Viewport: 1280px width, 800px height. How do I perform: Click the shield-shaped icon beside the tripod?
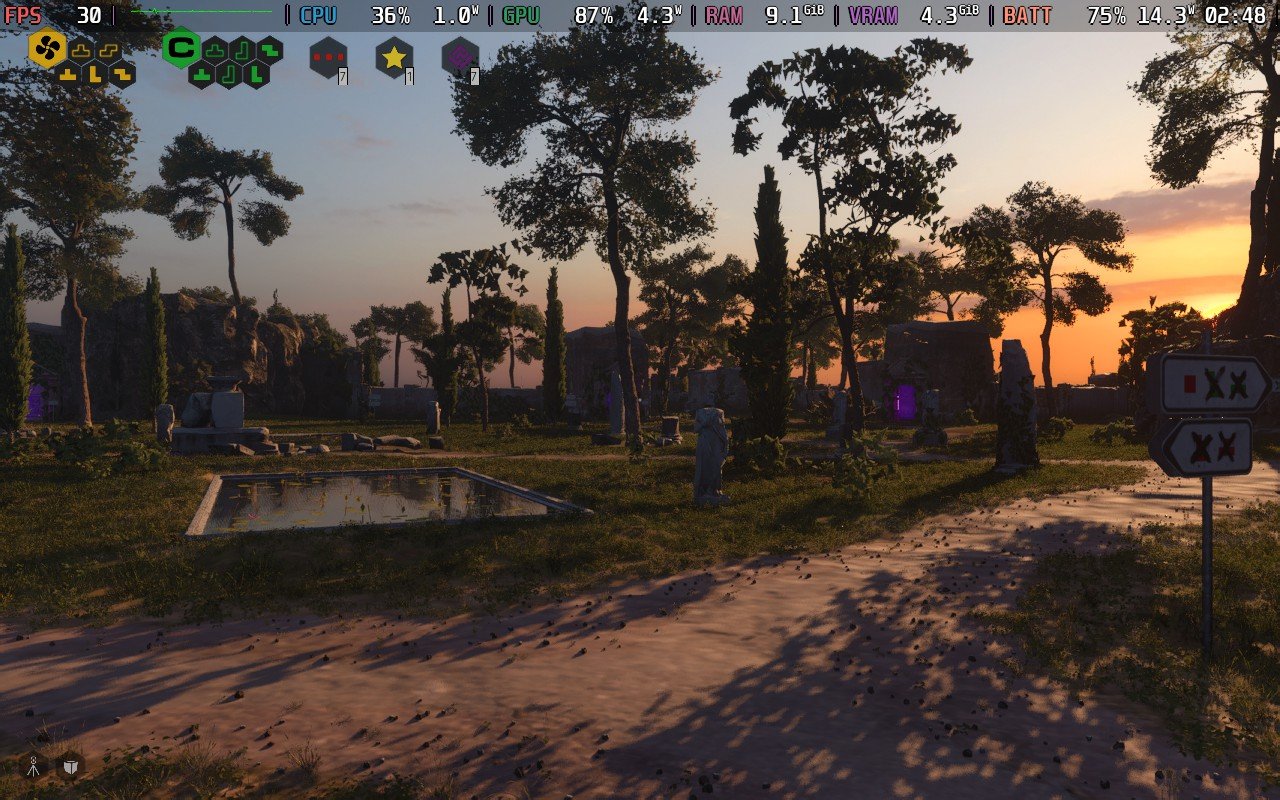tap(70, 766)
